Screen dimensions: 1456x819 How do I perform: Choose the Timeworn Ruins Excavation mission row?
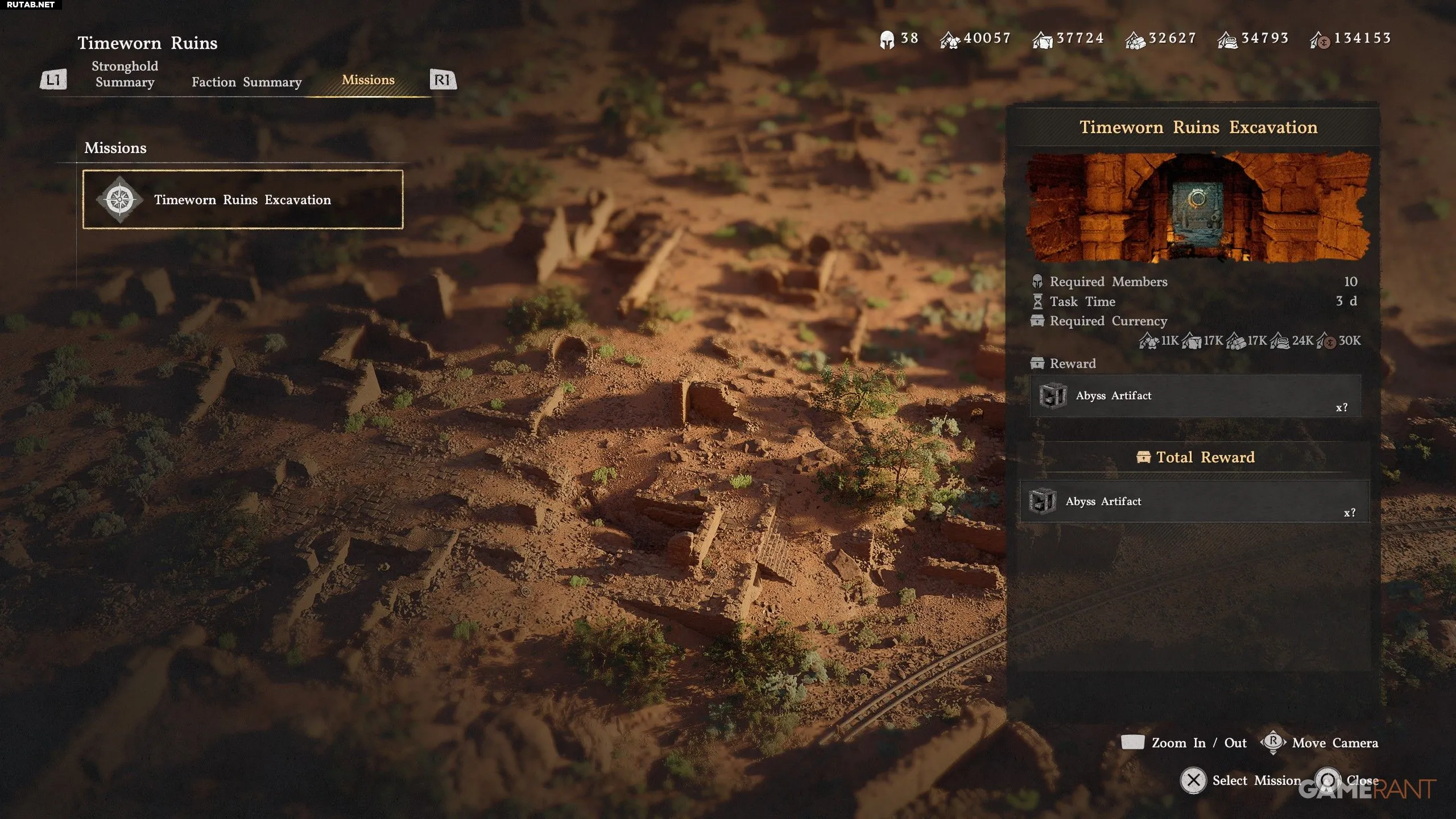pyautogui.click(x=243, y=200)
